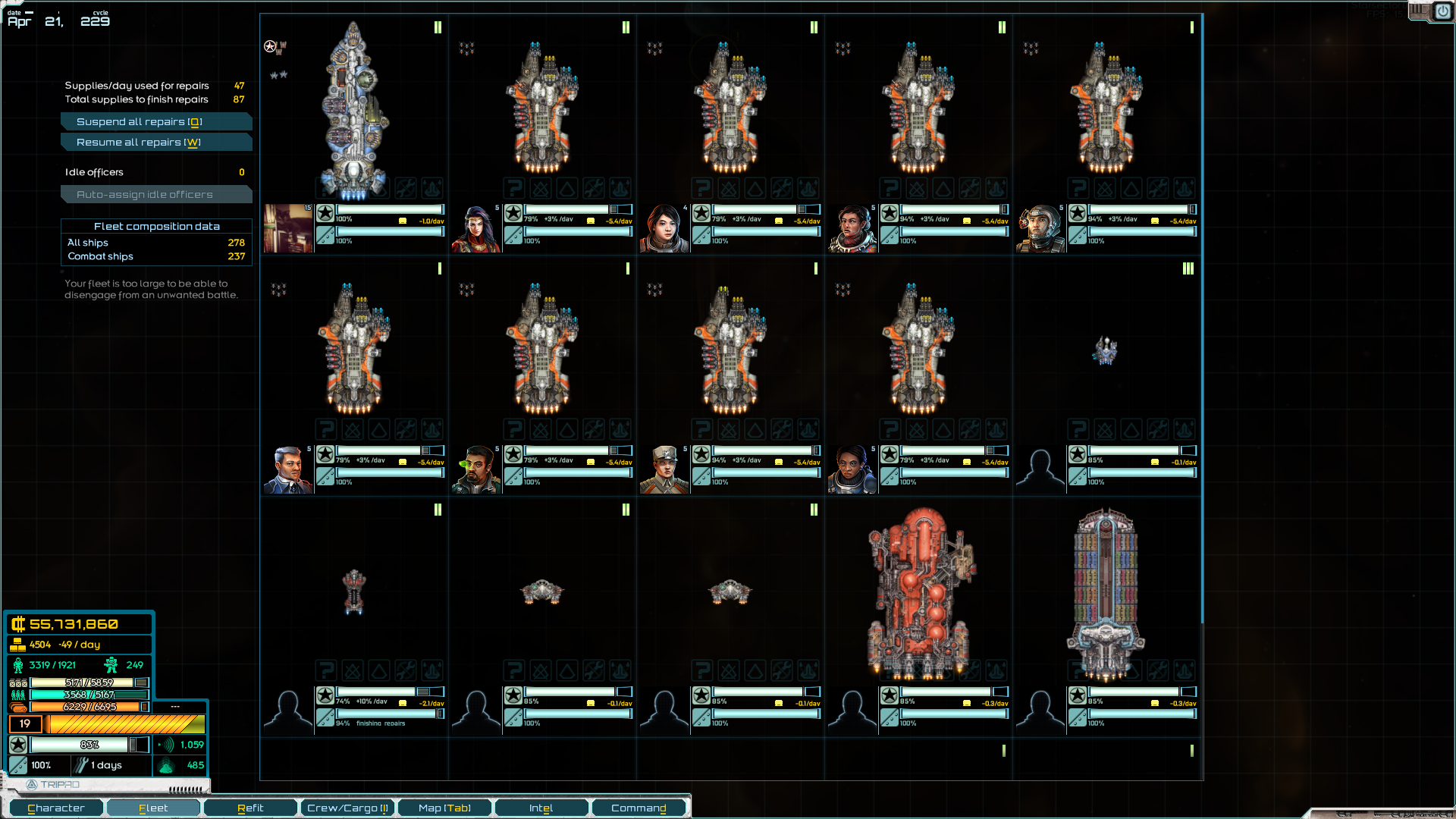Screen dimensions: 1456x819
Task: Select the player character portrait on flagship
Action: 288,228
